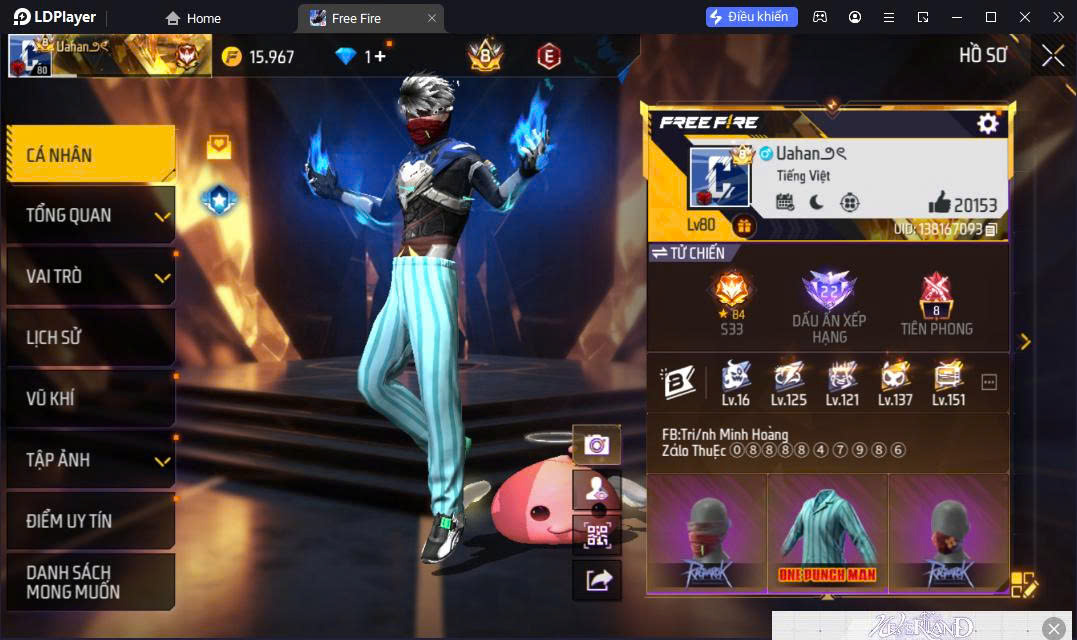
Task: Close the Free Fire LDPlayer tab
Action: 431,18
